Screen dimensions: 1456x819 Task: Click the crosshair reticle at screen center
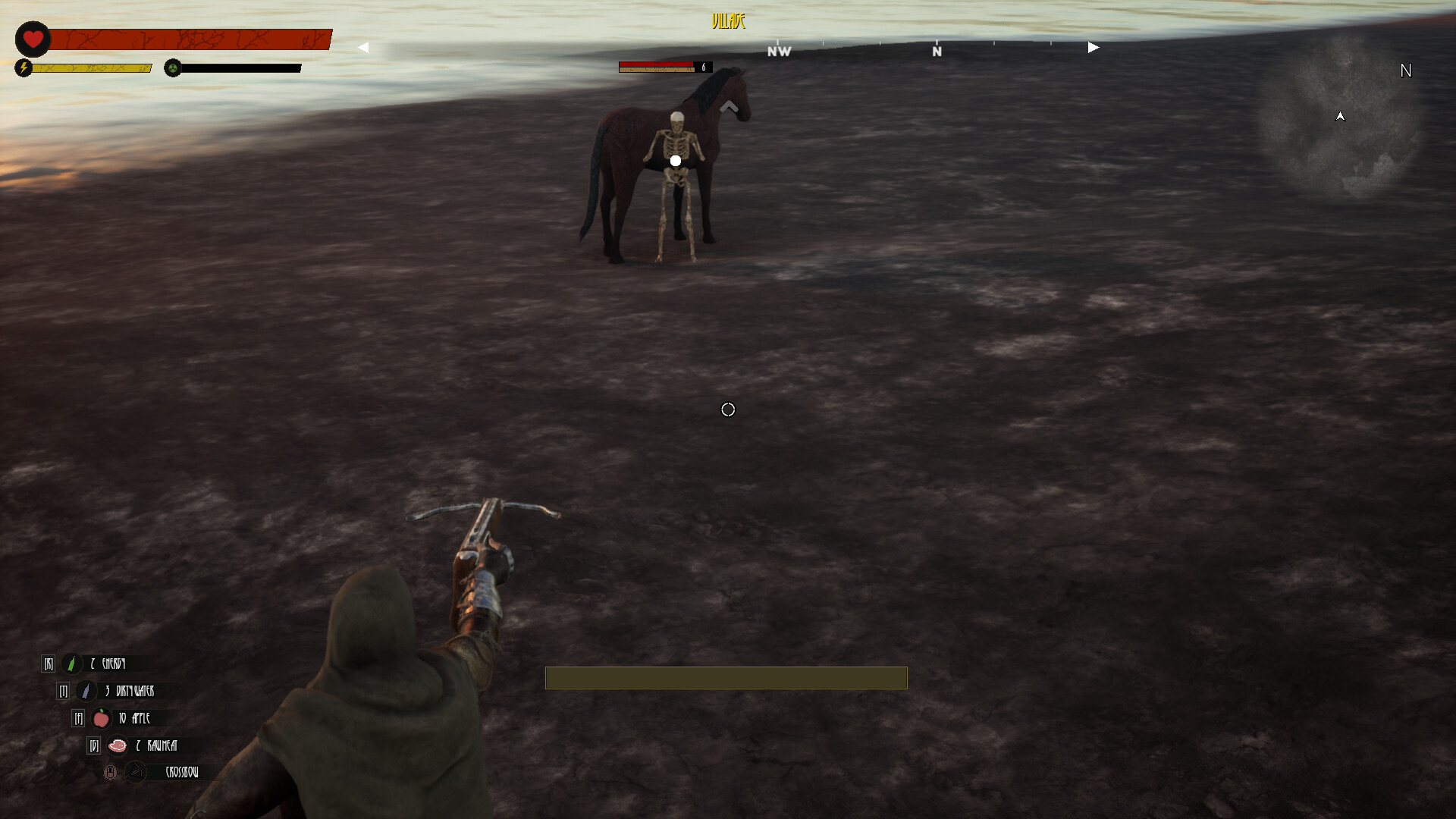point(728,409)
